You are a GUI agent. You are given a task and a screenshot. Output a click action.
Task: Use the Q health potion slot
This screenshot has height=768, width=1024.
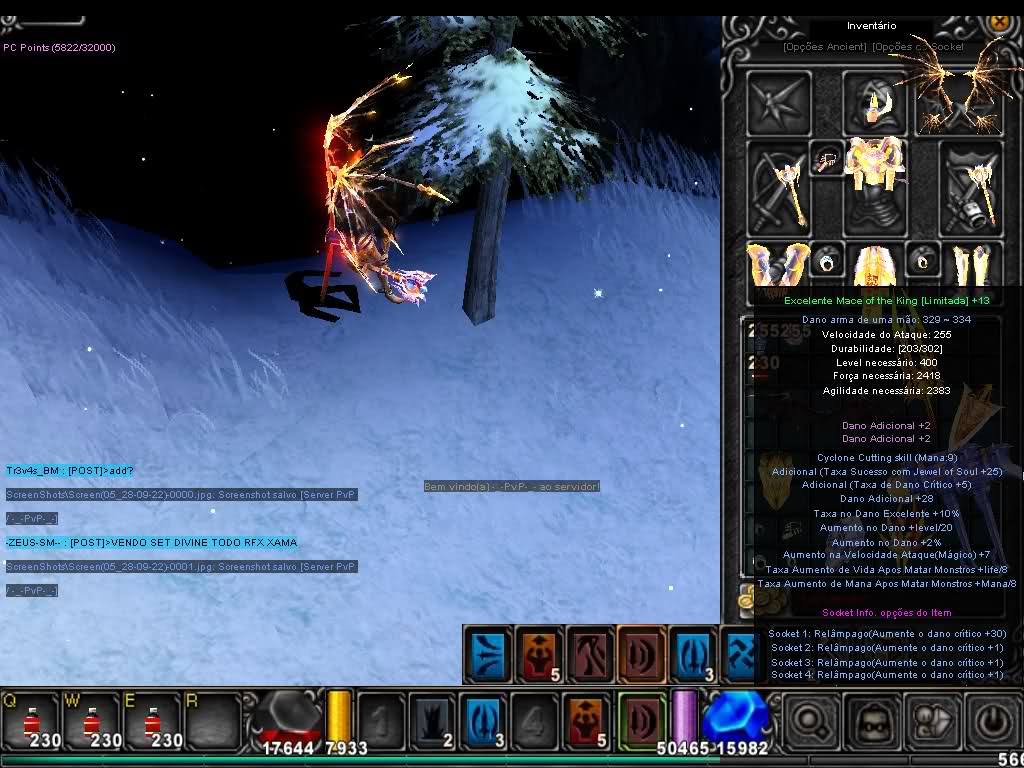31,720
